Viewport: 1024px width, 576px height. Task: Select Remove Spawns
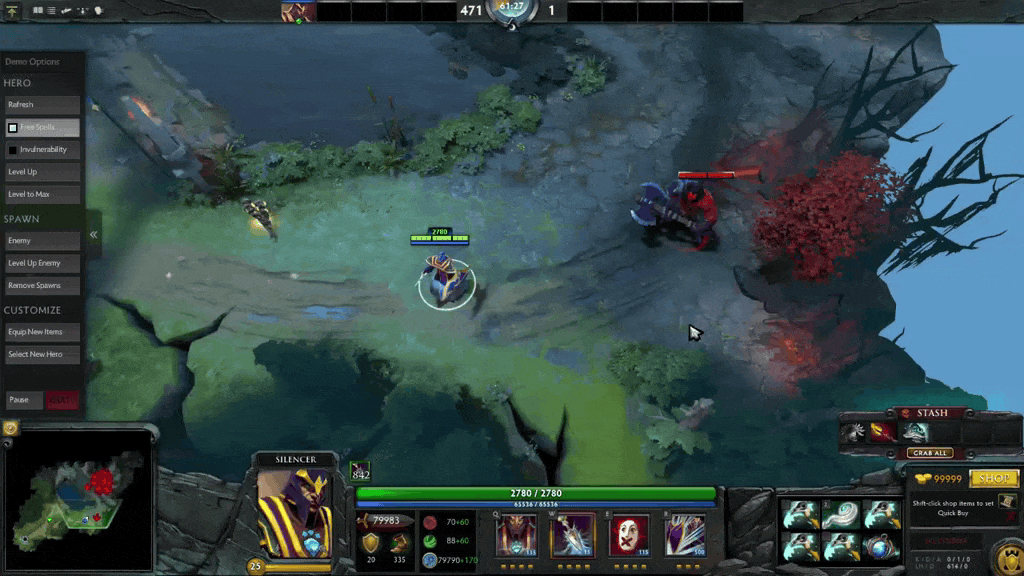42,285
